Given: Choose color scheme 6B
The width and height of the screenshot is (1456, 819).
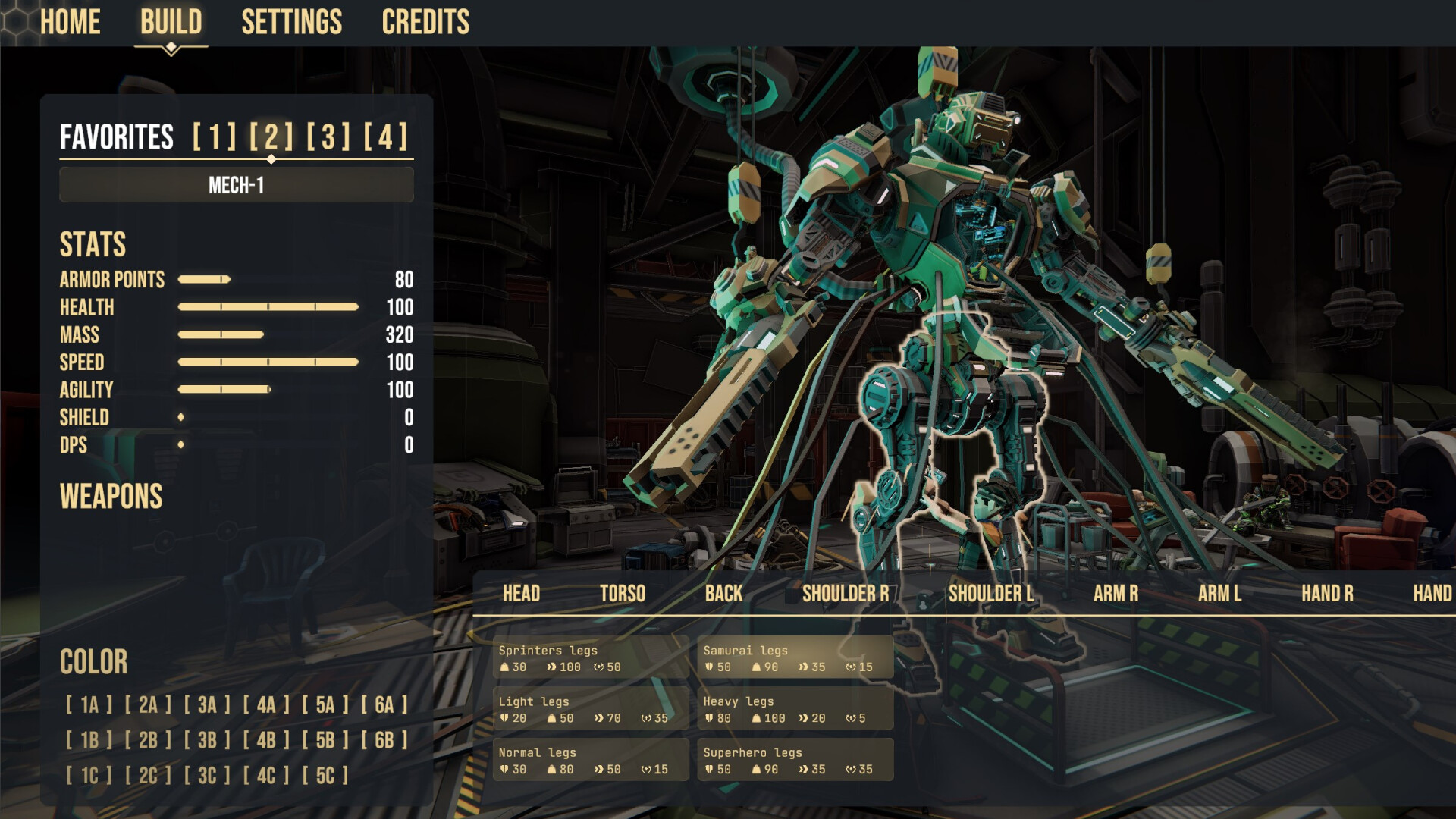Looking at the screenshot, I should (384, 740).
